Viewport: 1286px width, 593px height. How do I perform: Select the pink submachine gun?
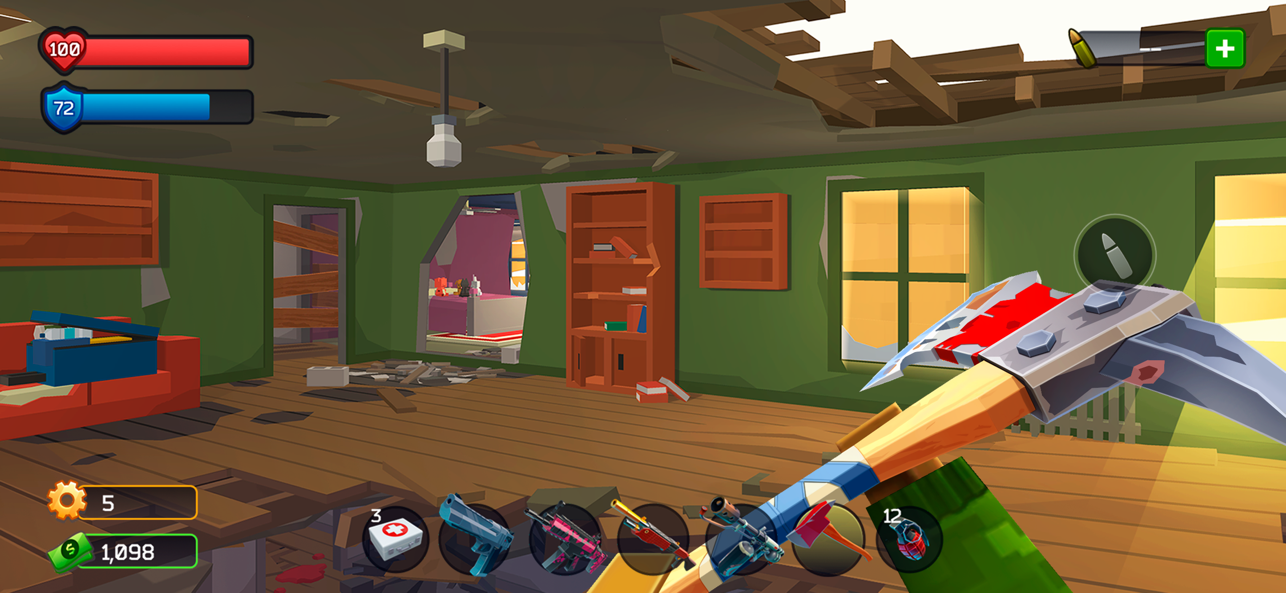(x=565, y=540)
